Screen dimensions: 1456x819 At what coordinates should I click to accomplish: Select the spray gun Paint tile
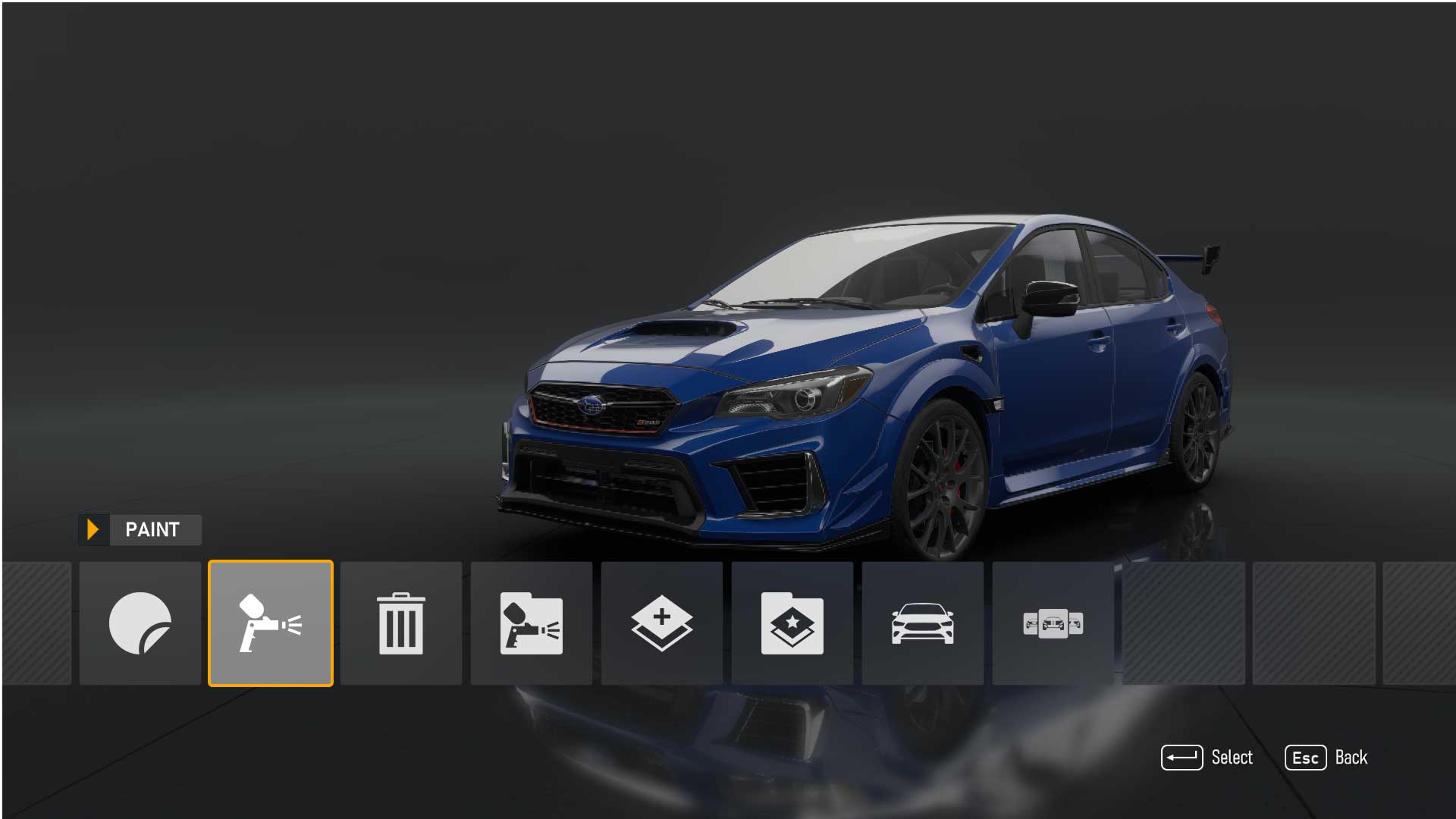coord(271,623)
